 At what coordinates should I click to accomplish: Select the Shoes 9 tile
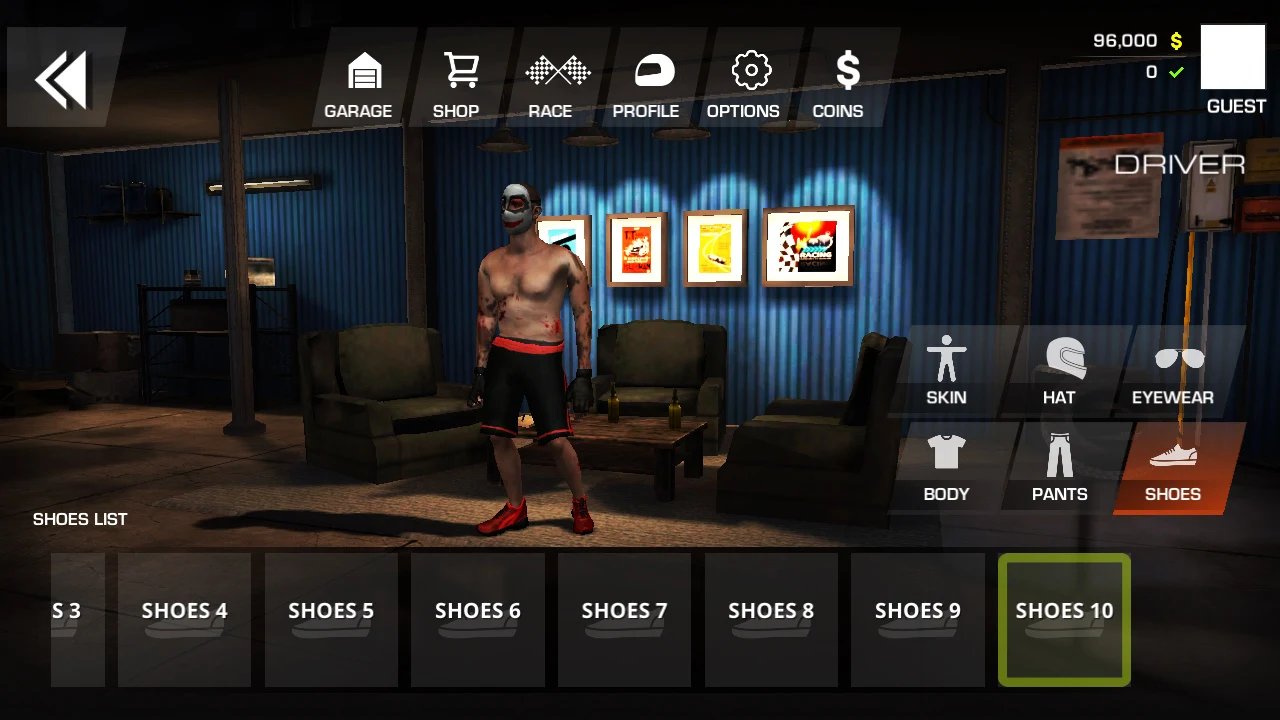point(918,620)
